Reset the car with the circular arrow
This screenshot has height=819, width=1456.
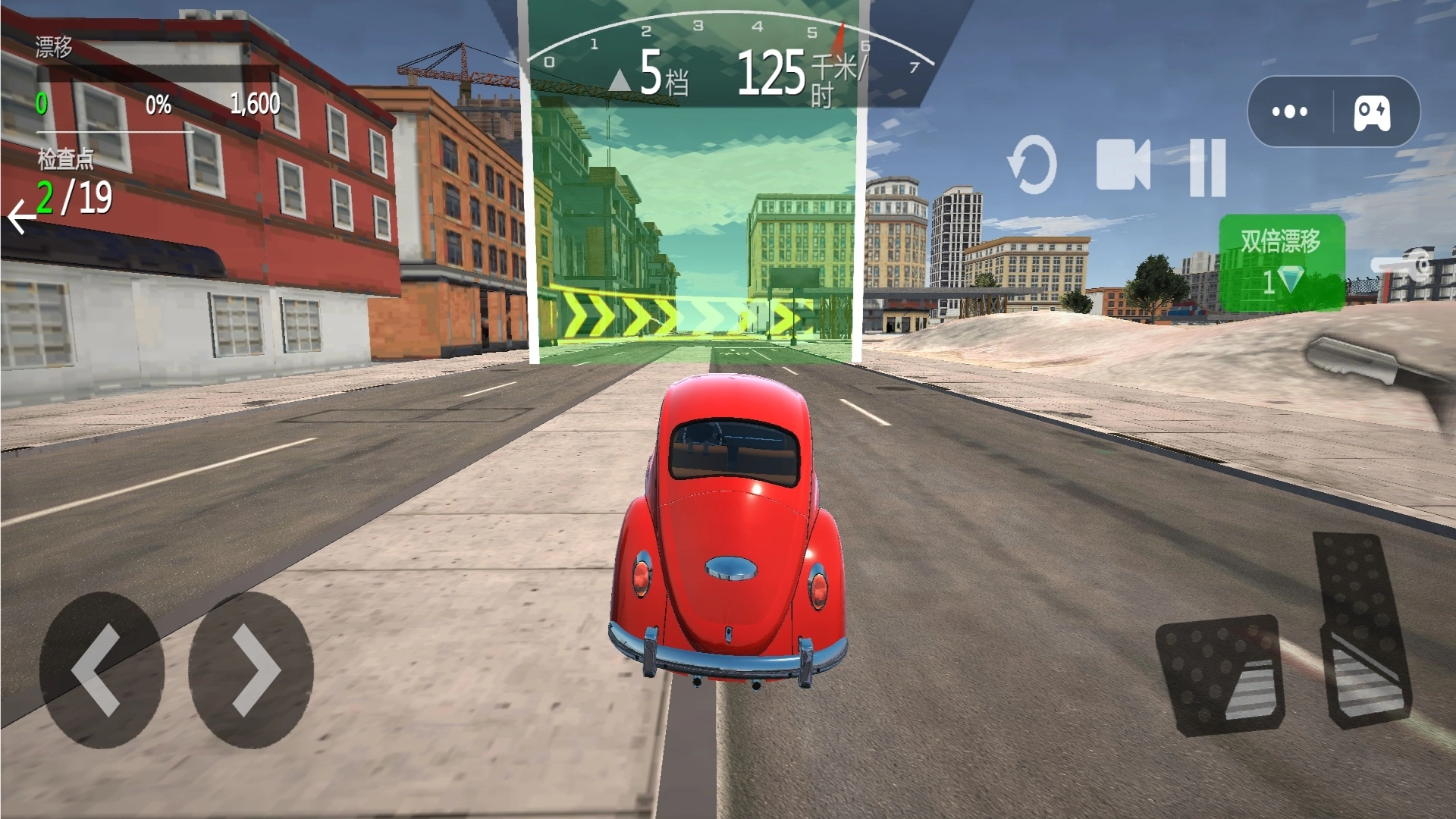[x=1033, y=165]
